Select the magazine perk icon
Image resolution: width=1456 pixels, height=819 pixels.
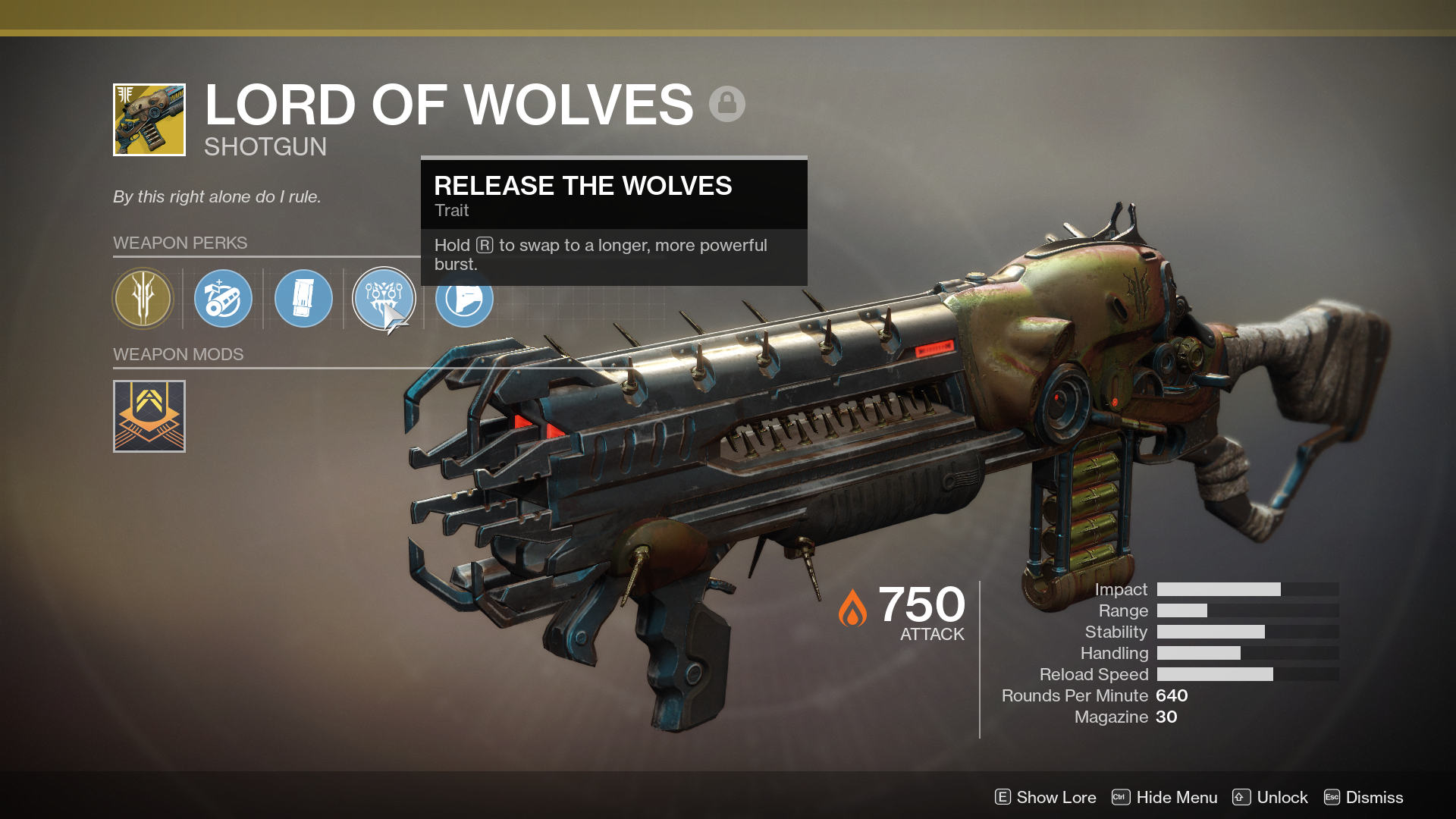click(x=303, y=299)
